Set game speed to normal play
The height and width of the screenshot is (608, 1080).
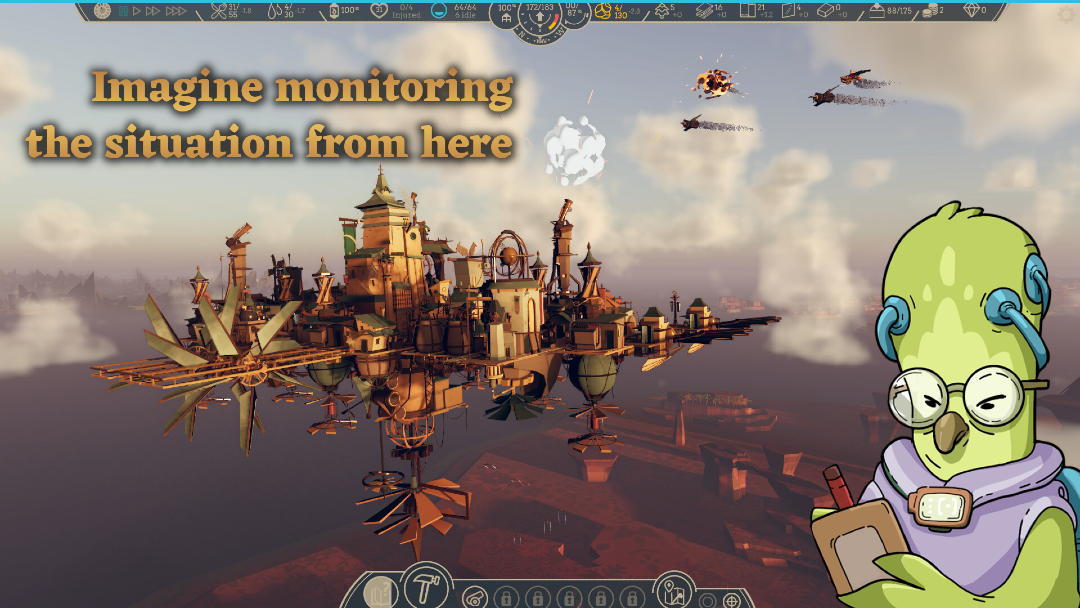[137, 11]
